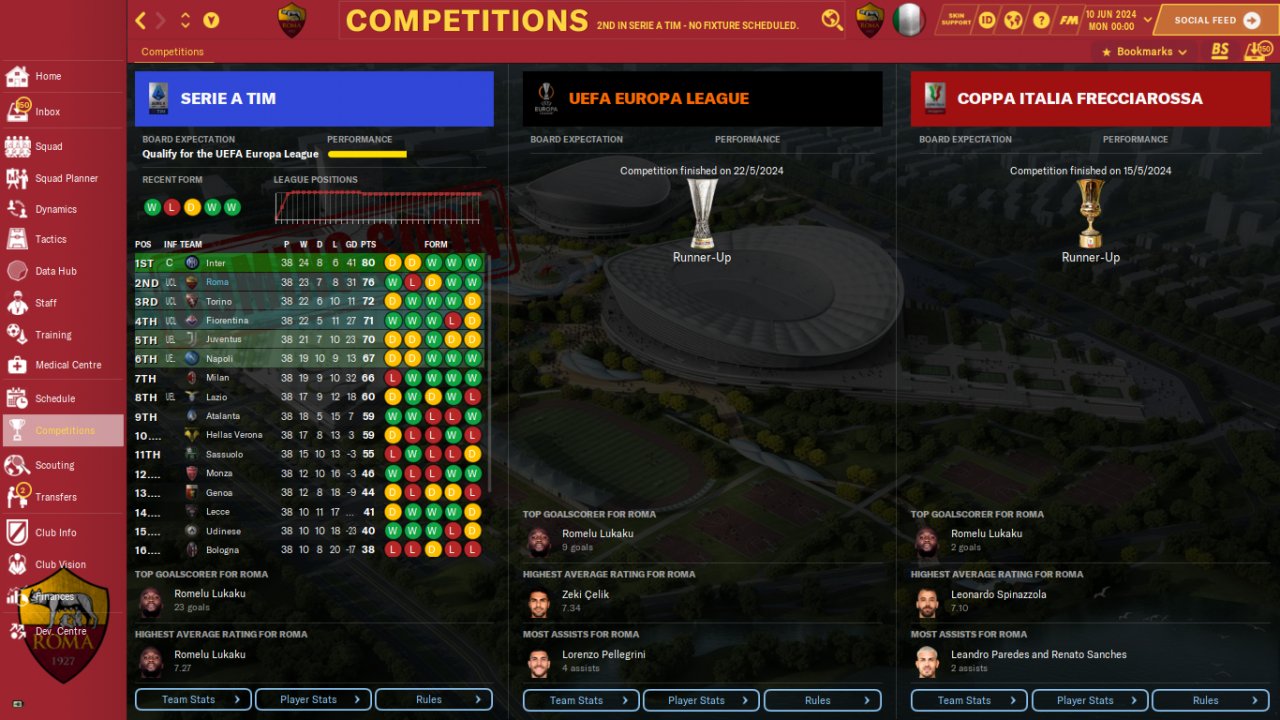Open the Schedule screen
The width and height of the screenshot is (1280, 720).
pos(55,398)
